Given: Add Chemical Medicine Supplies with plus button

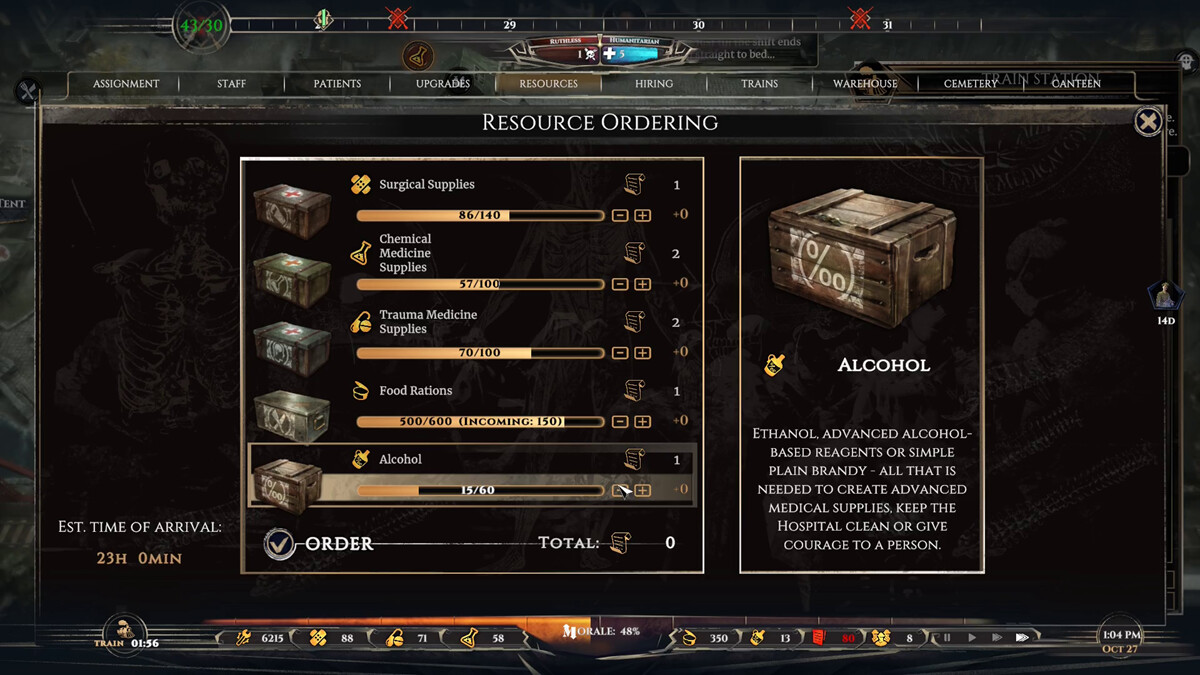Looking at the screenshot, I should click(x=642, y=284).
